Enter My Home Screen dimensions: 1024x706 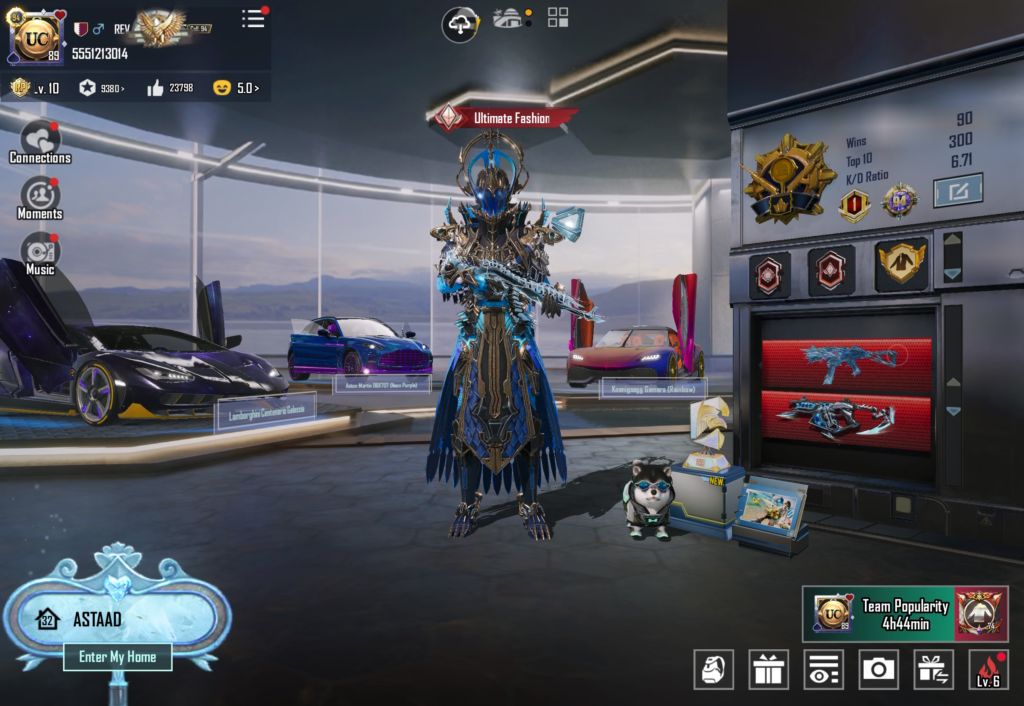coord(118,657)
